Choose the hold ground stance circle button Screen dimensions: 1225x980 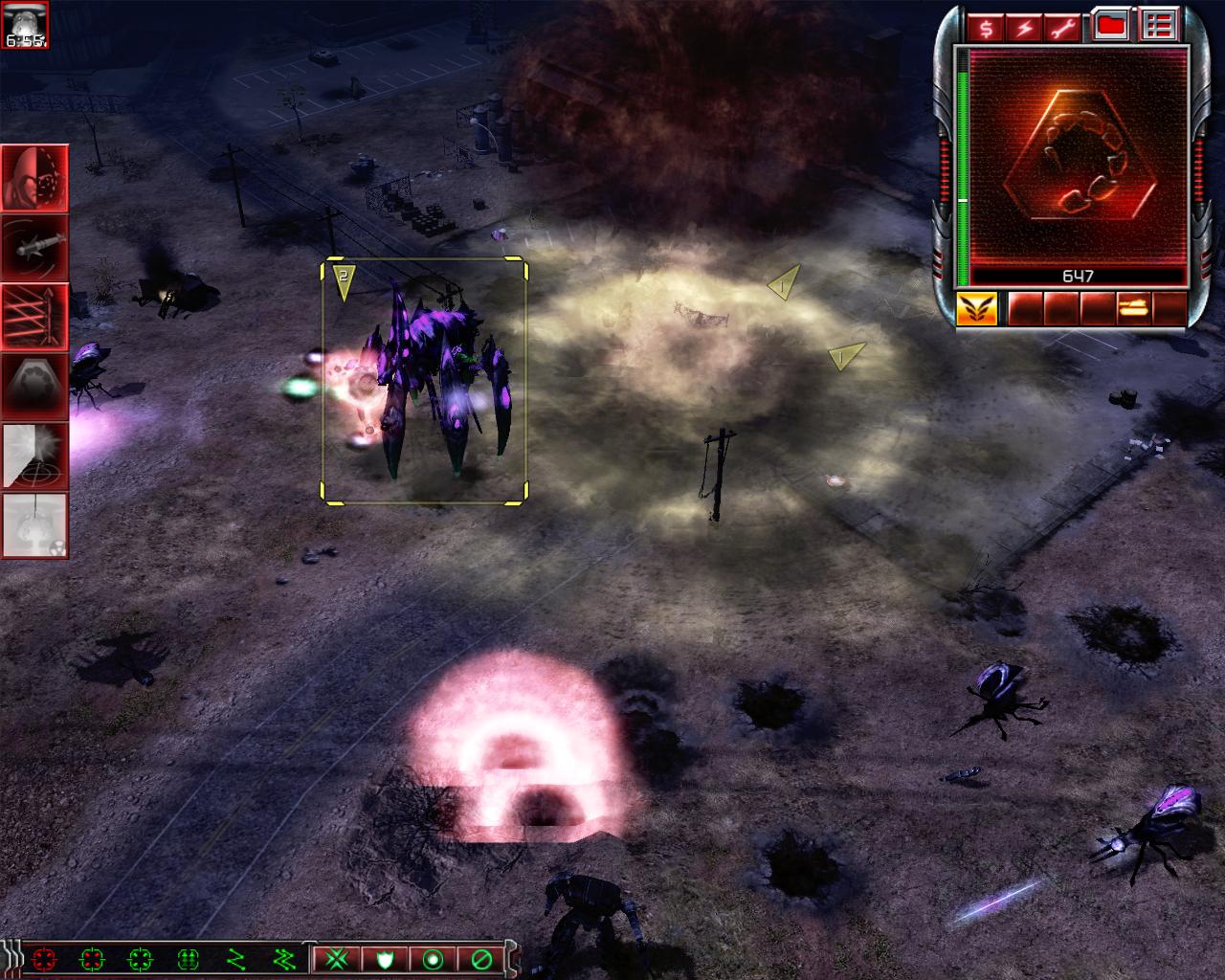point(433,958)
